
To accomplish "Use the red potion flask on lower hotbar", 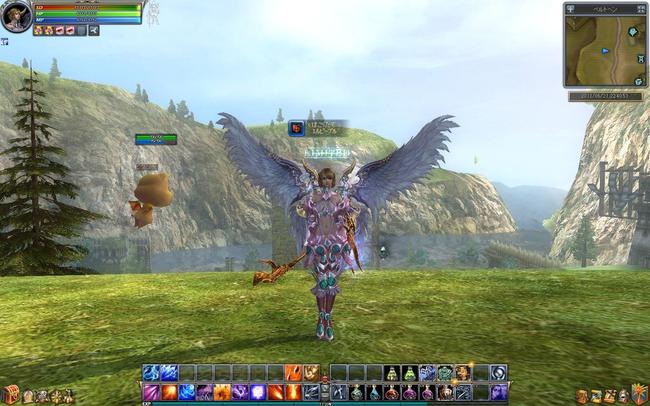I will coord(392,392).
